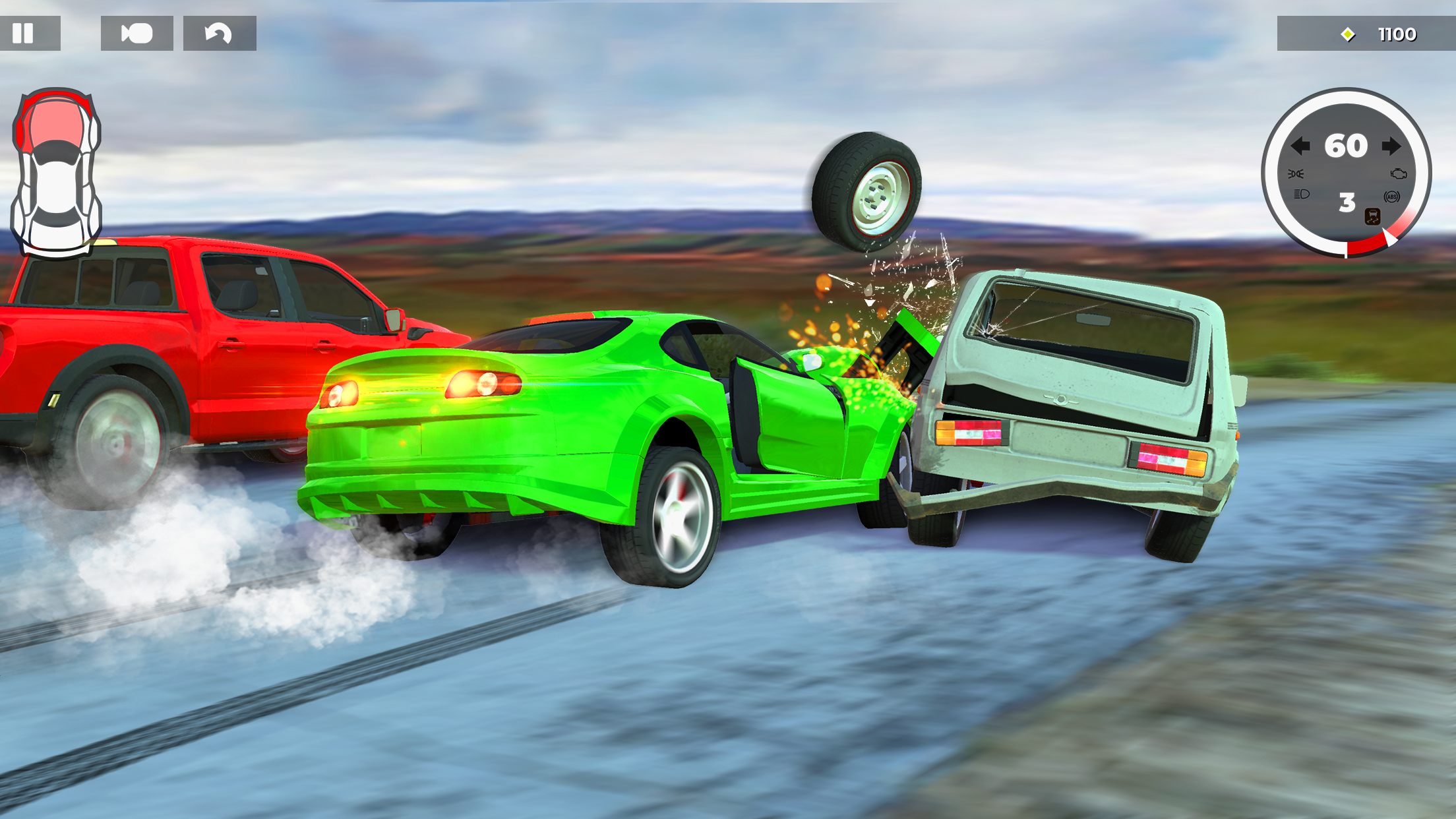Select the diamond currency icon

[x=1347, y=34]
